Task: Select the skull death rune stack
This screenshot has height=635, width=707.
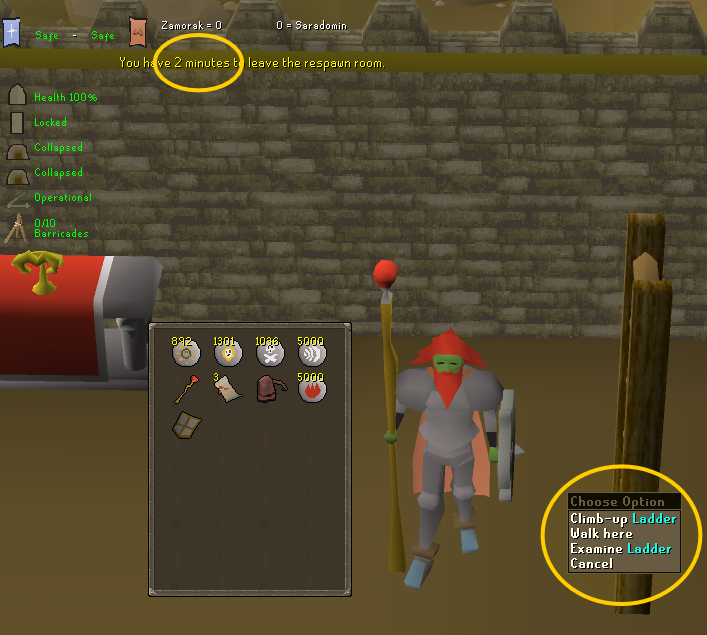Action: click(270, 353)
